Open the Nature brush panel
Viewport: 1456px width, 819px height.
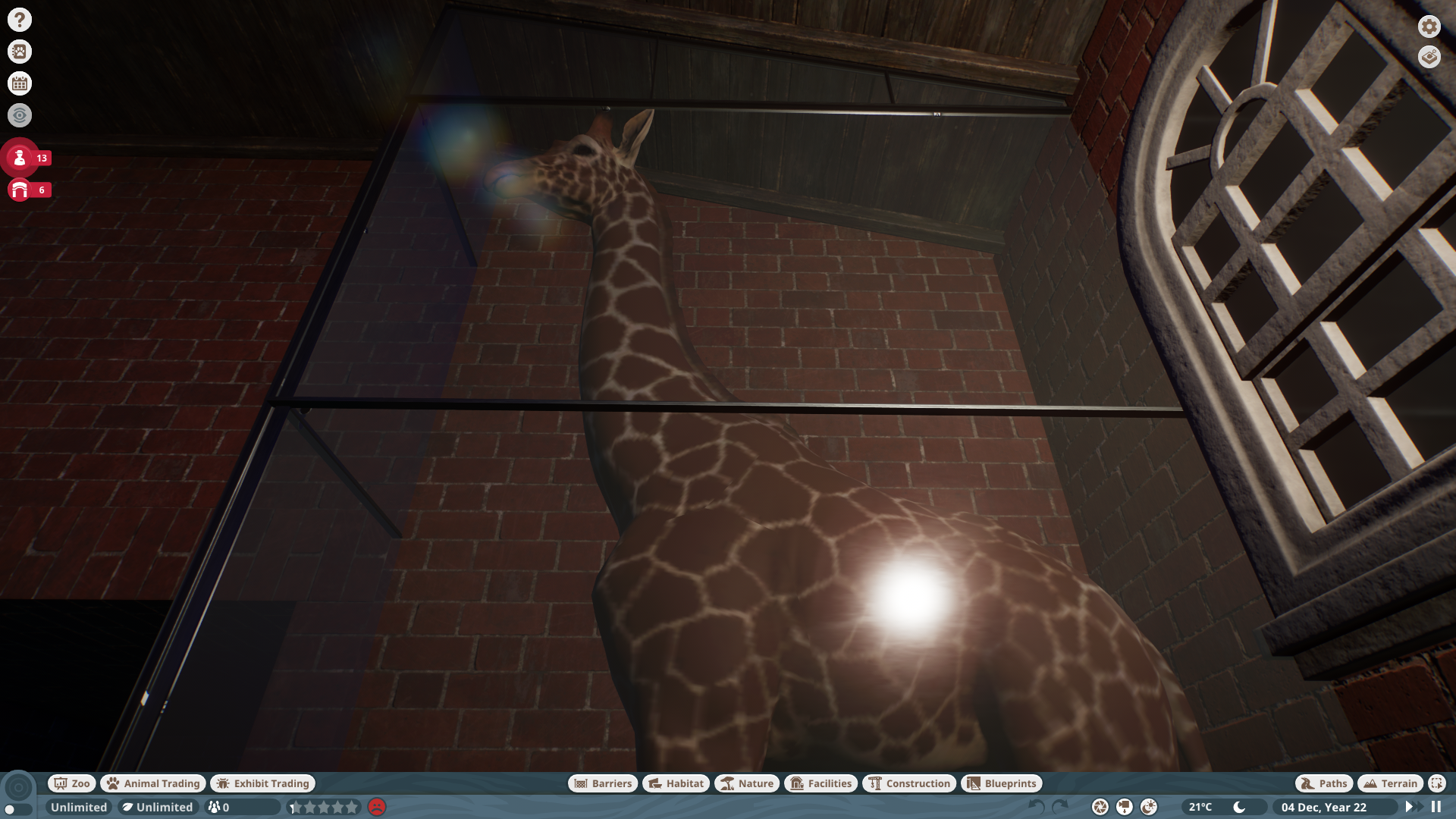(747, 783)
